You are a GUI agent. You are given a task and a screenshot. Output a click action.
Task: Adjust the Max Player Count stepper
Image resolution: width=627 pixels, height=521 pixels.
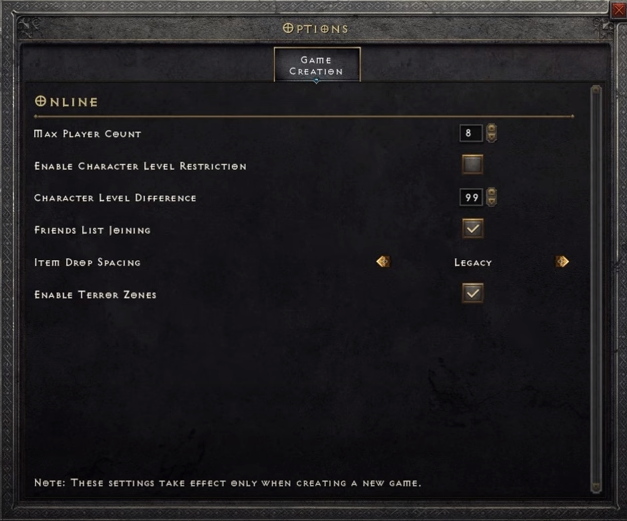pos(491,133)
